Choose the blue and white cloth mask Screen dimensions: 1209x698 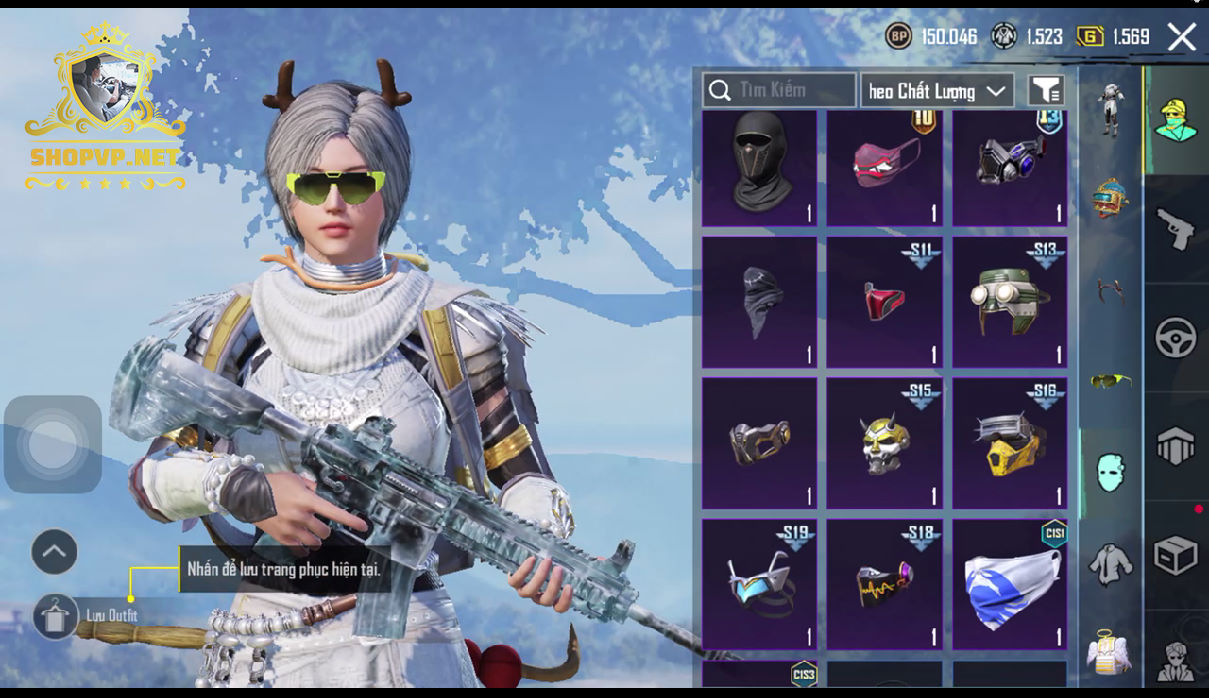[x=1009, y=584]
